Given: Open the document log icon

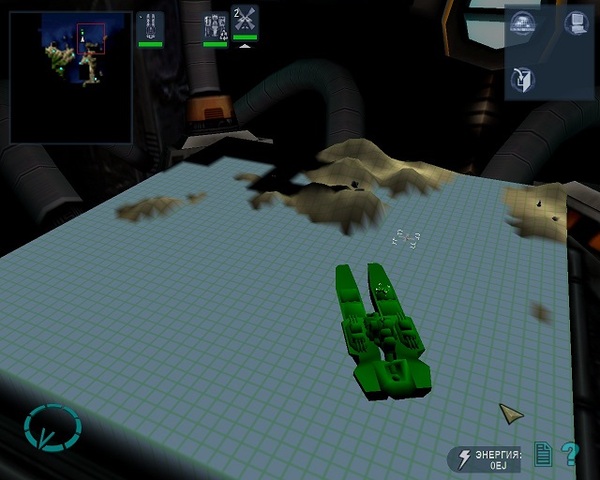Looking at the screenshot, I should coord(542,455).
